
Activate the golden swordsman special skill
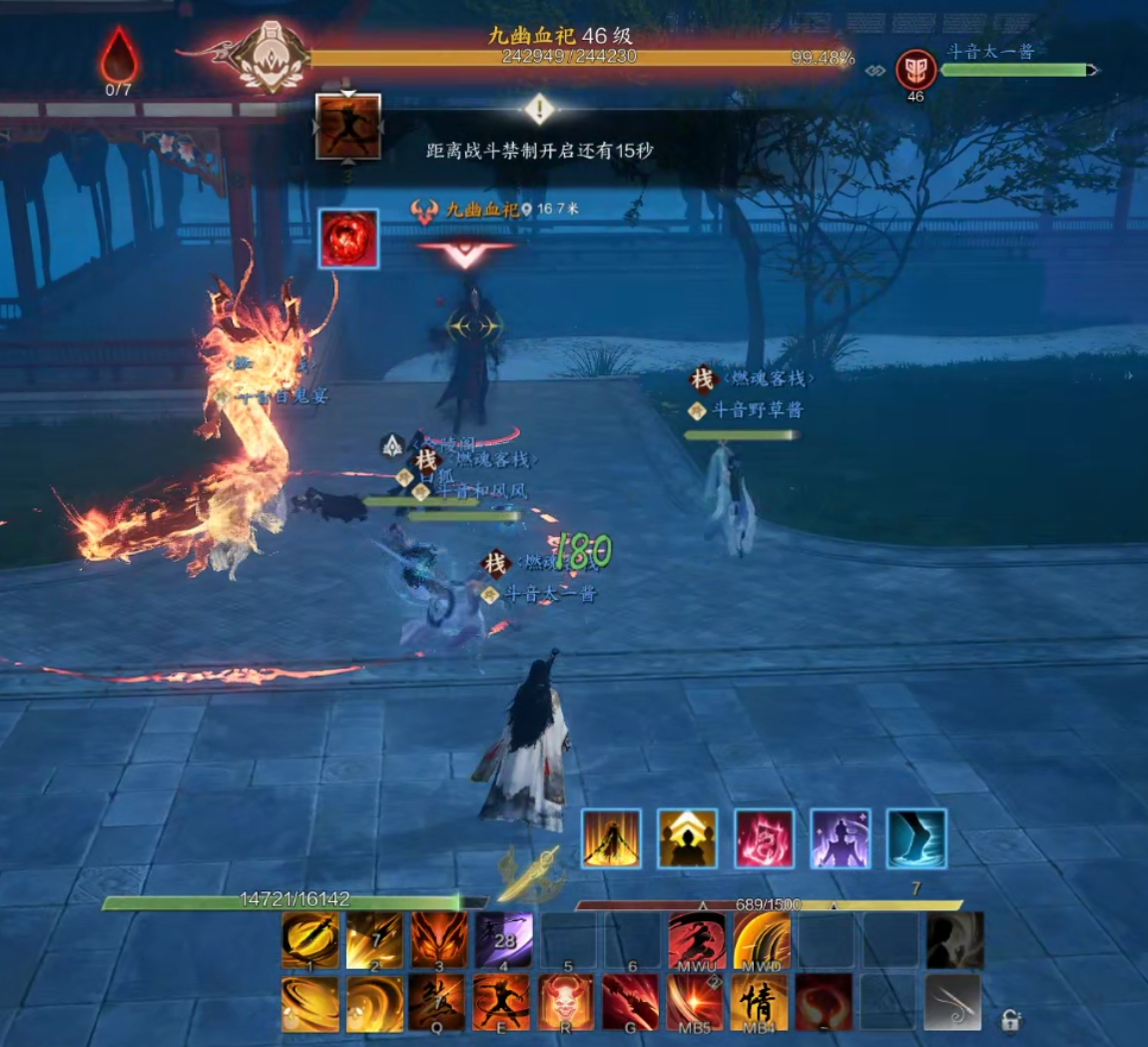click(x=611, y=838)
